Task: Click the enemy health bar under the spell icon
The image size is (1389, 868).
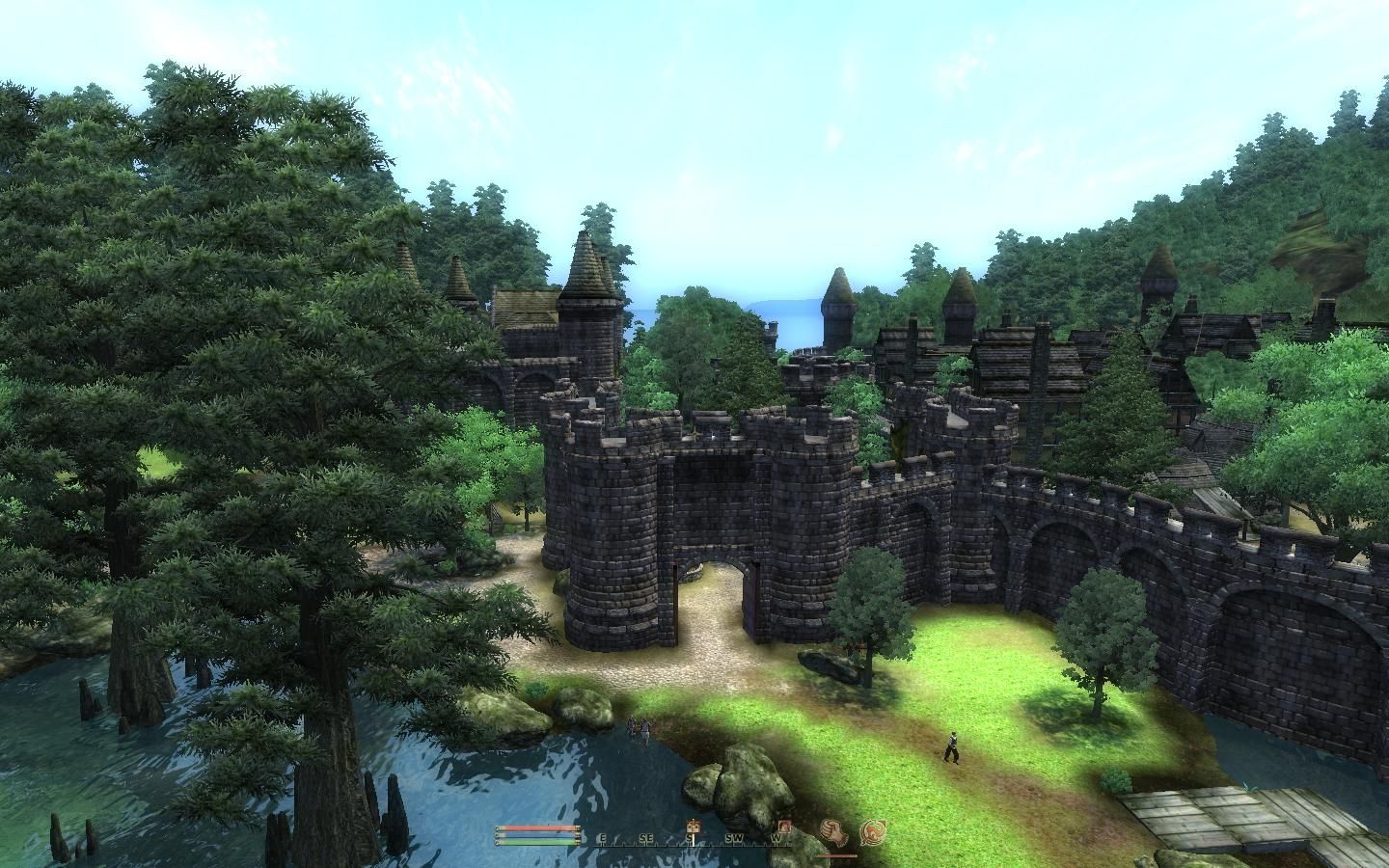Action: pos(837,855)
